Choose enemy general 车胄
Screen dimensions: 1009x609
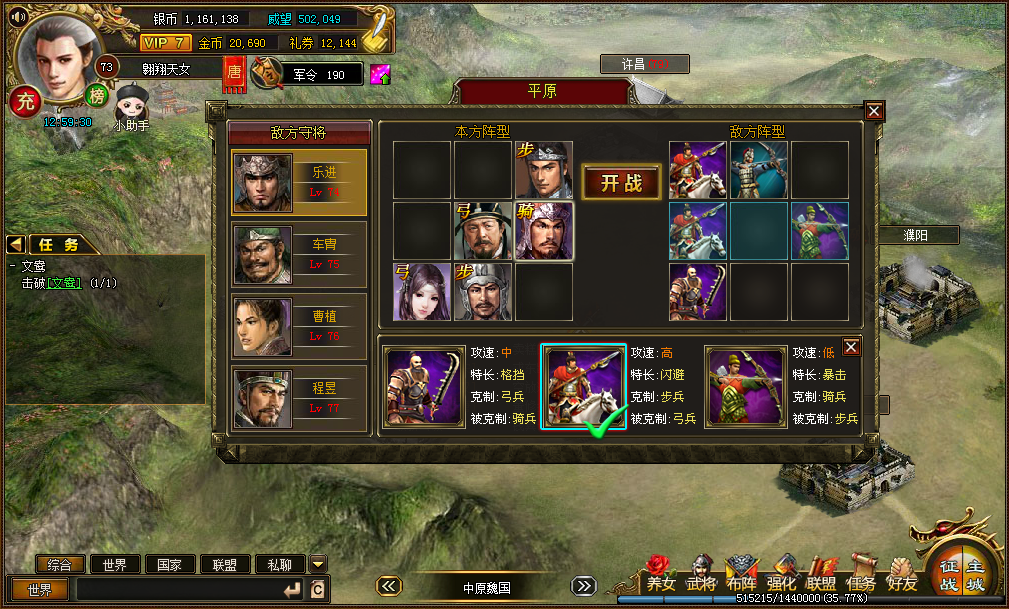point(299,254)
